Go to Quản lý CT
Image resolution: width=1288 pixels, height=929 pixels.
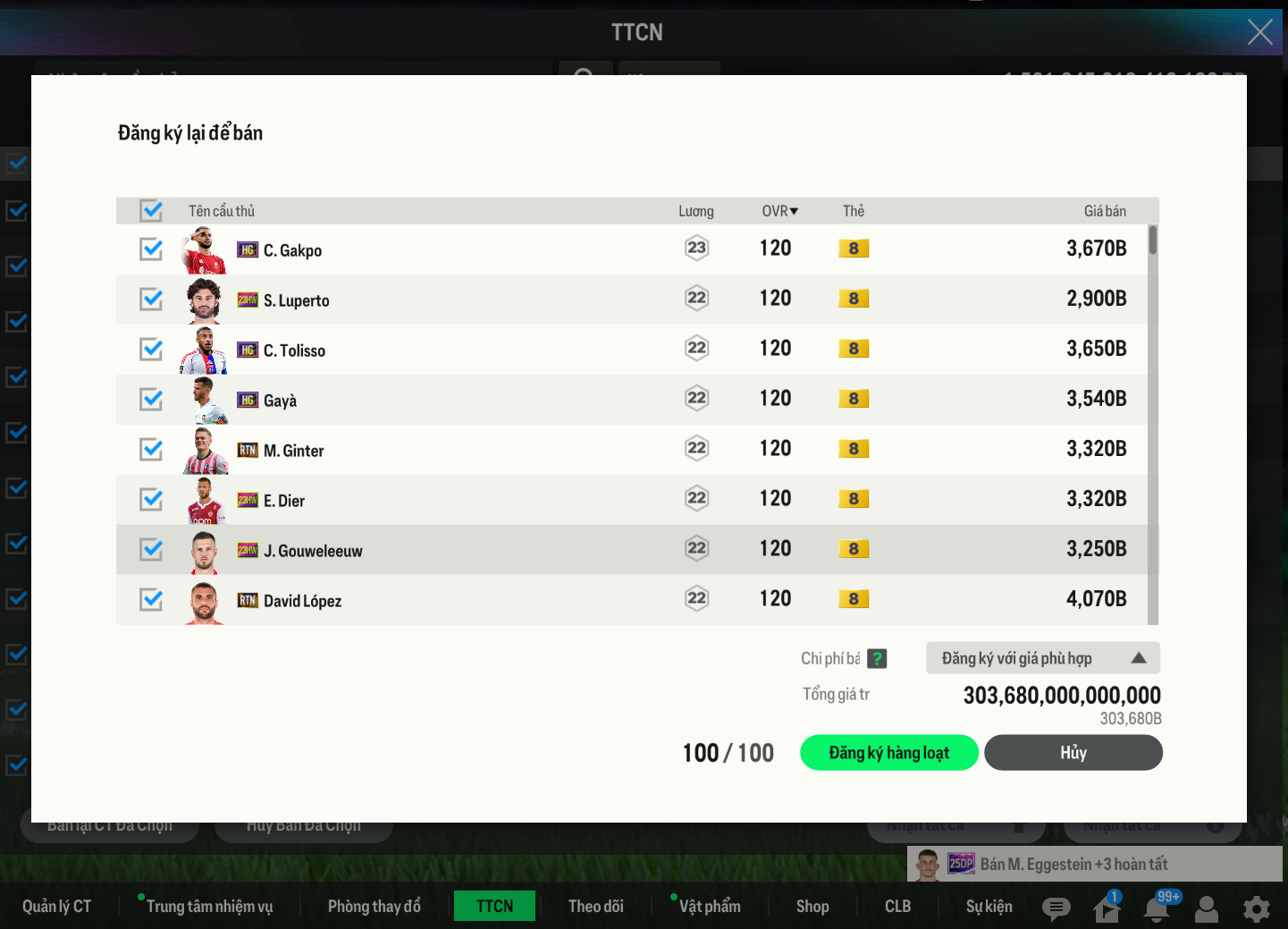pyautogui.click(x=56, y=907)
